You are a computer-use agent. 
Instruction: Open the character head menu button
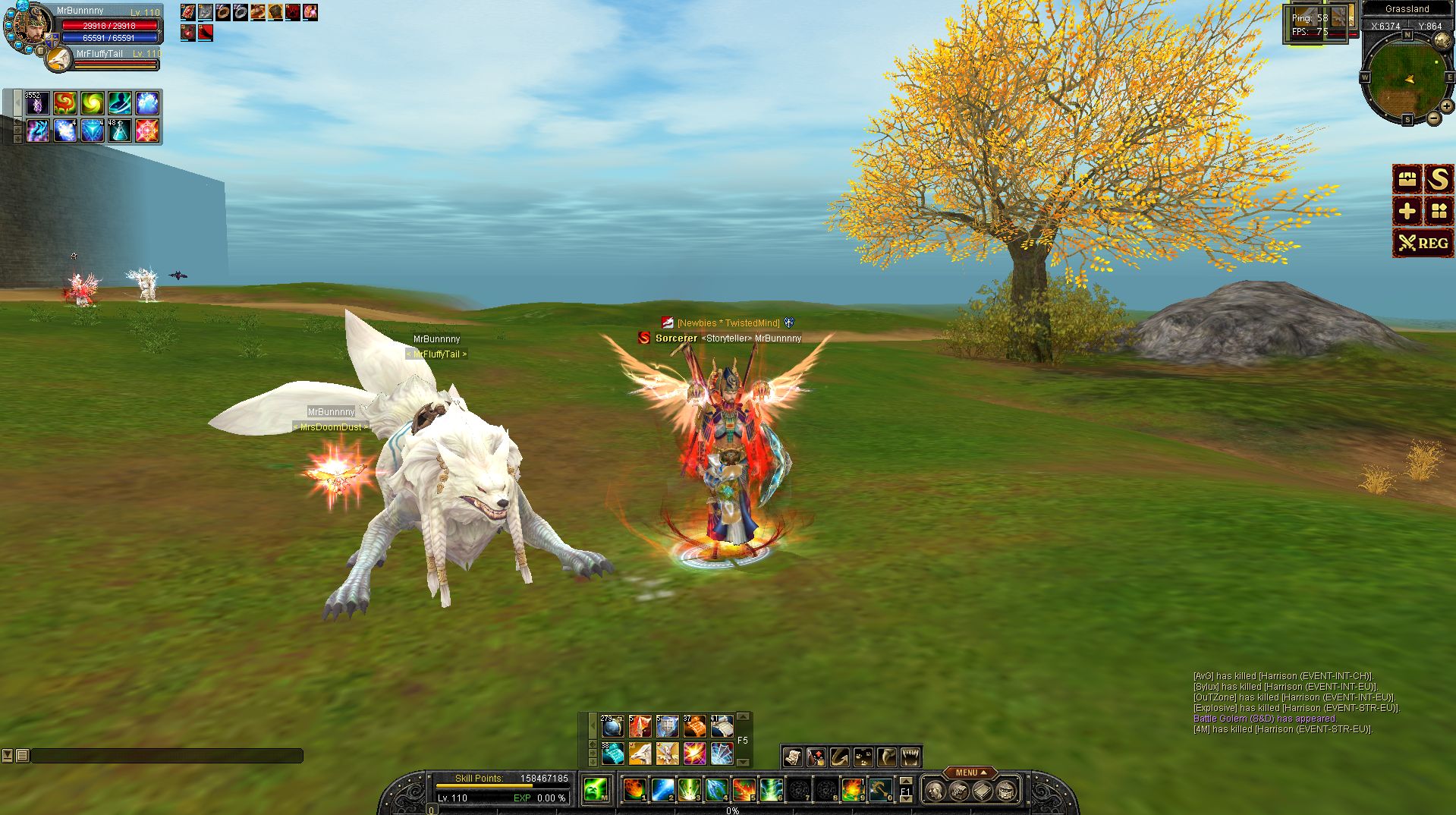[936, 791]
